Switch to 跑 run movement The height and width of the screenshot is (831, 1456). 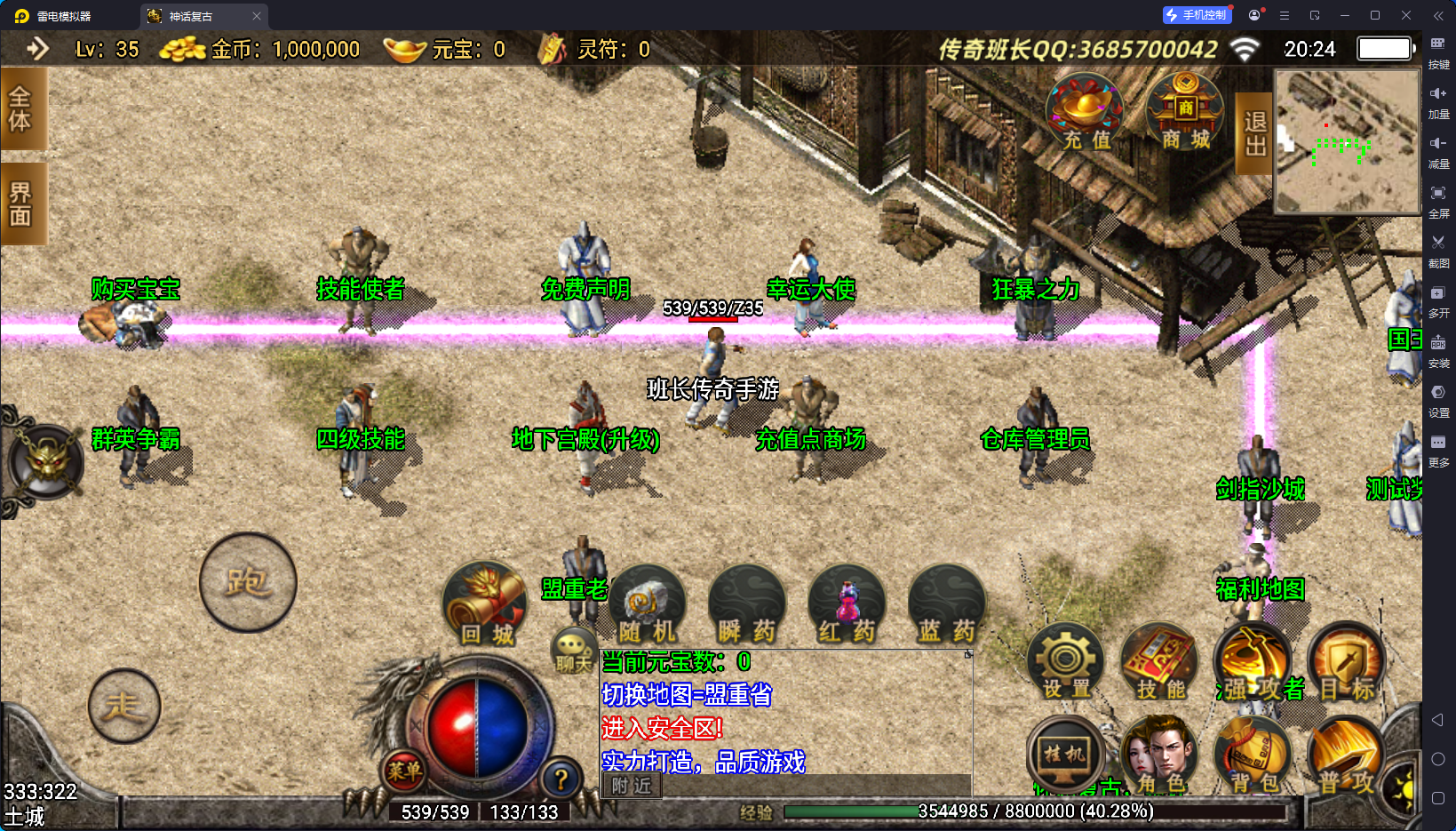coord(248,582)
